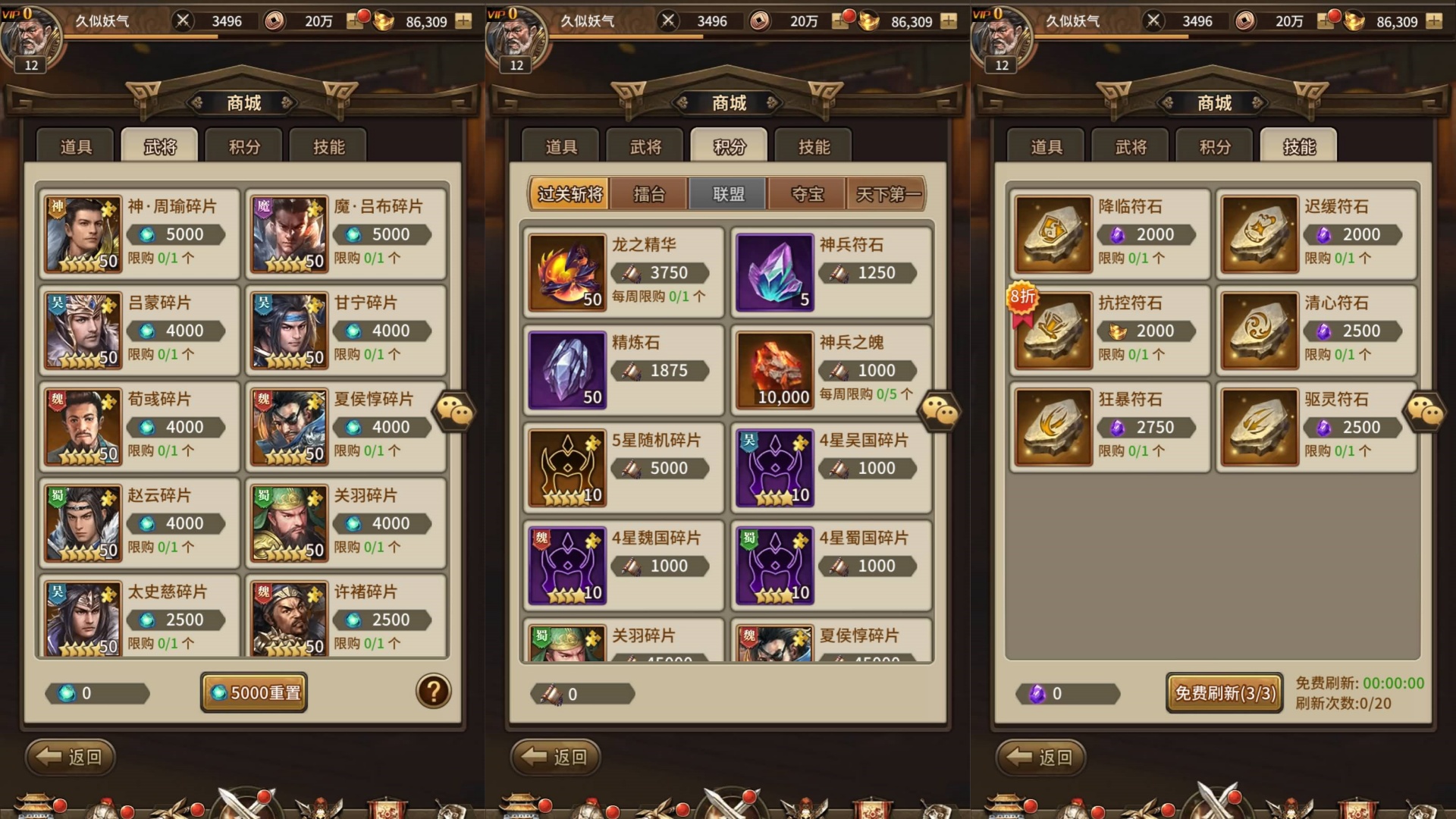1456x819 pixels.
Task: Open the 赵云碎片 hero shard
Action: coord(139,523)
